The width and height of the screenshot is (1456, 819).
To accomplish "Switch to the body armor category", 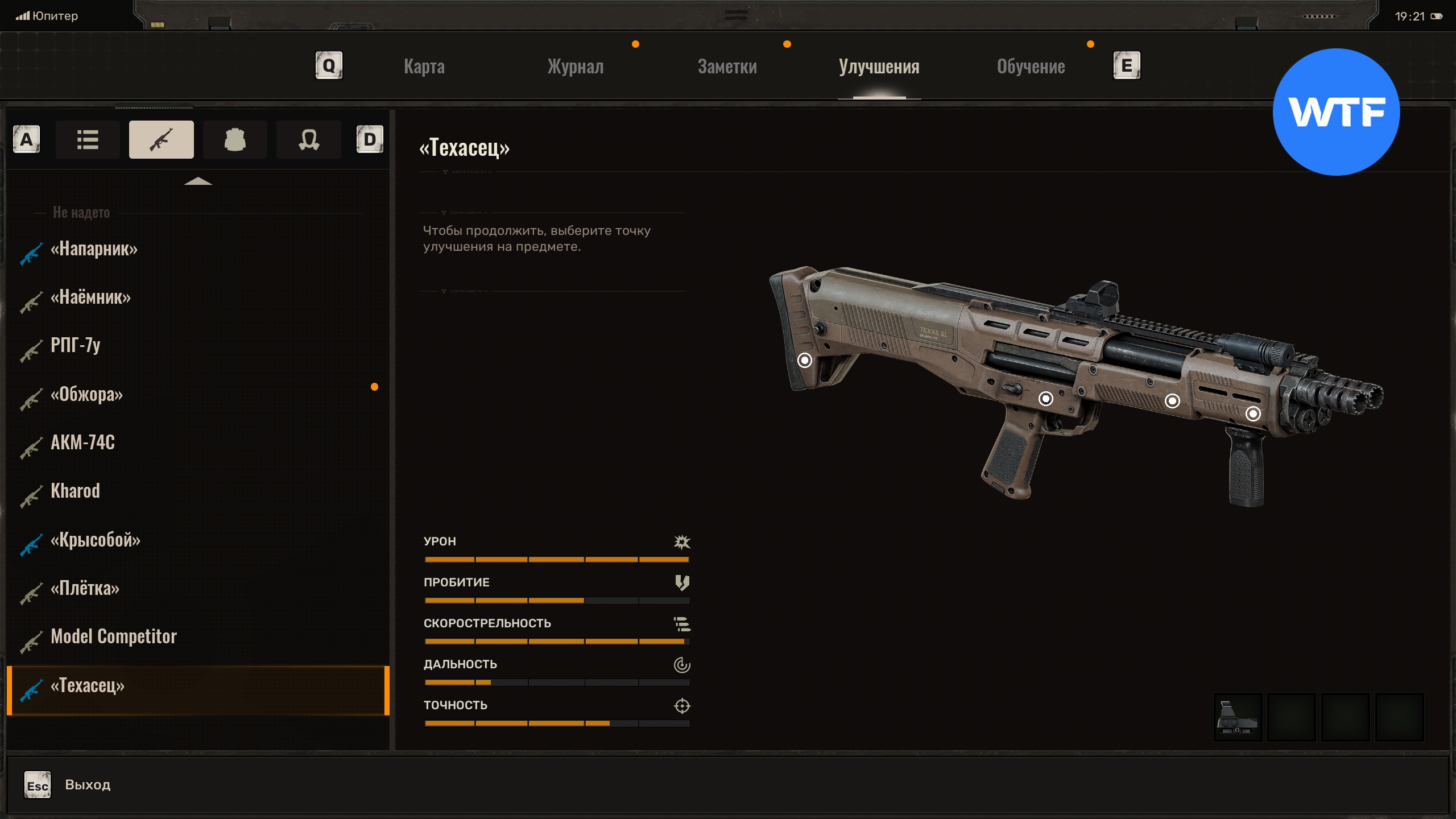I will 235,139.
